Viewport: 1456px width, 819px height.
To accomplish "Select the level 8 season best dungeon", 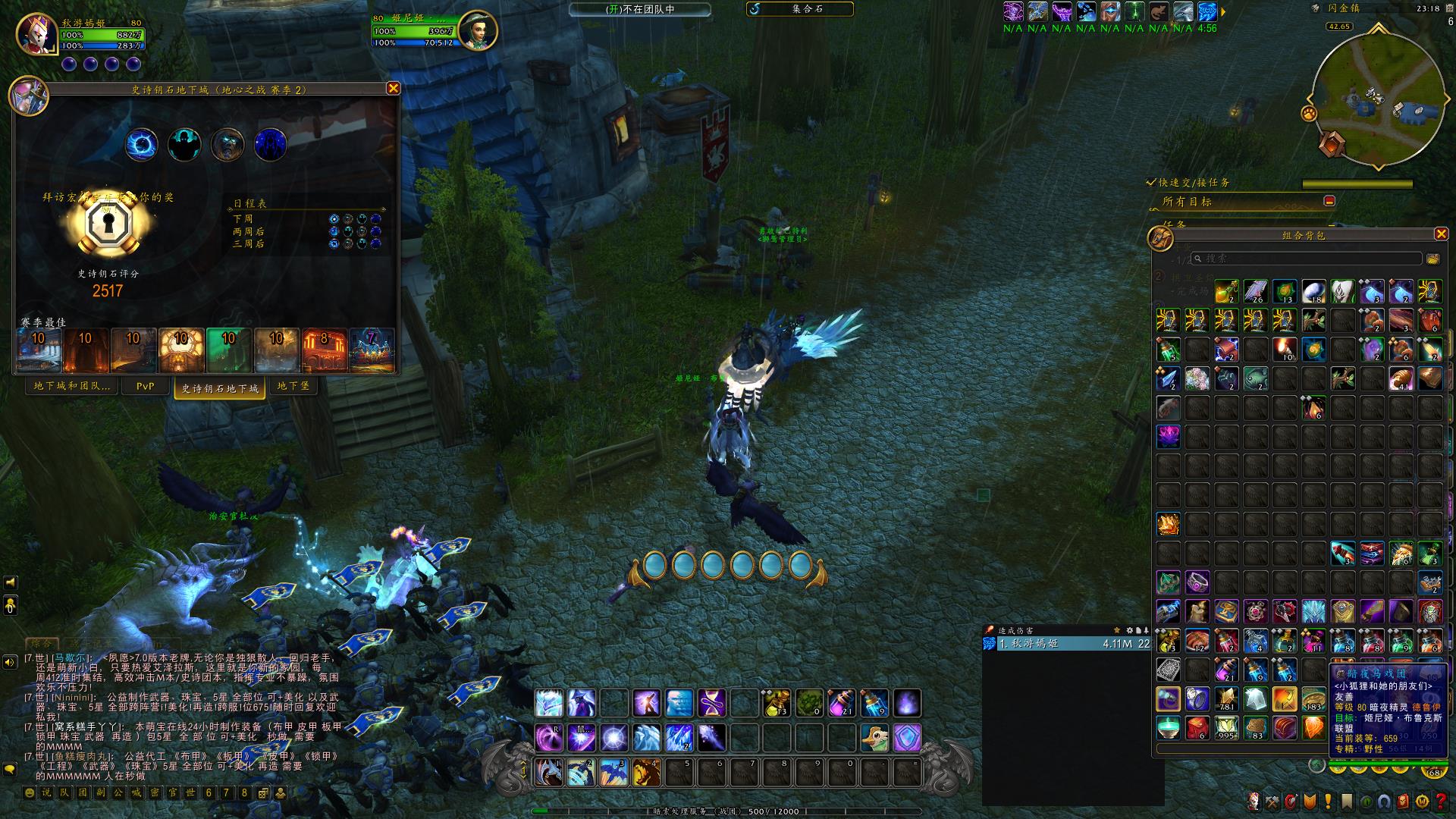I will coord(324,350).
